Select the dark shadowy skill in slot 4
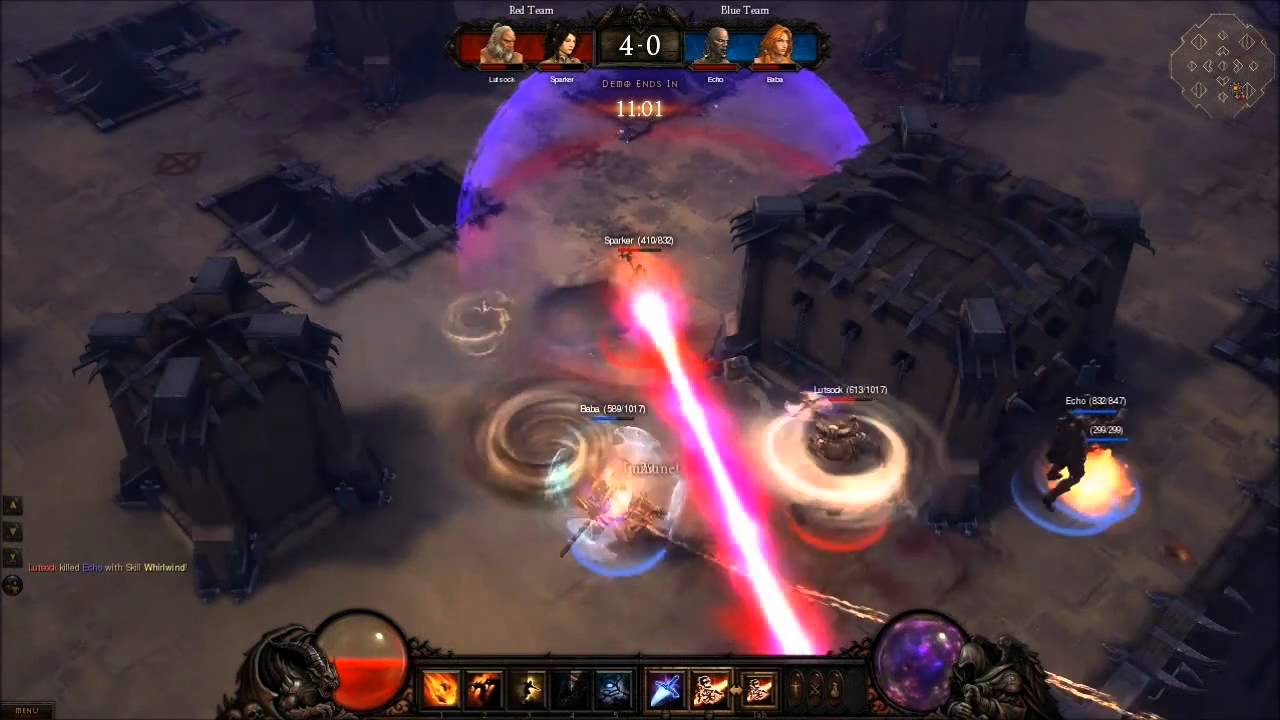The width and height of the screenshot is (1280, 720). [571, 689]
